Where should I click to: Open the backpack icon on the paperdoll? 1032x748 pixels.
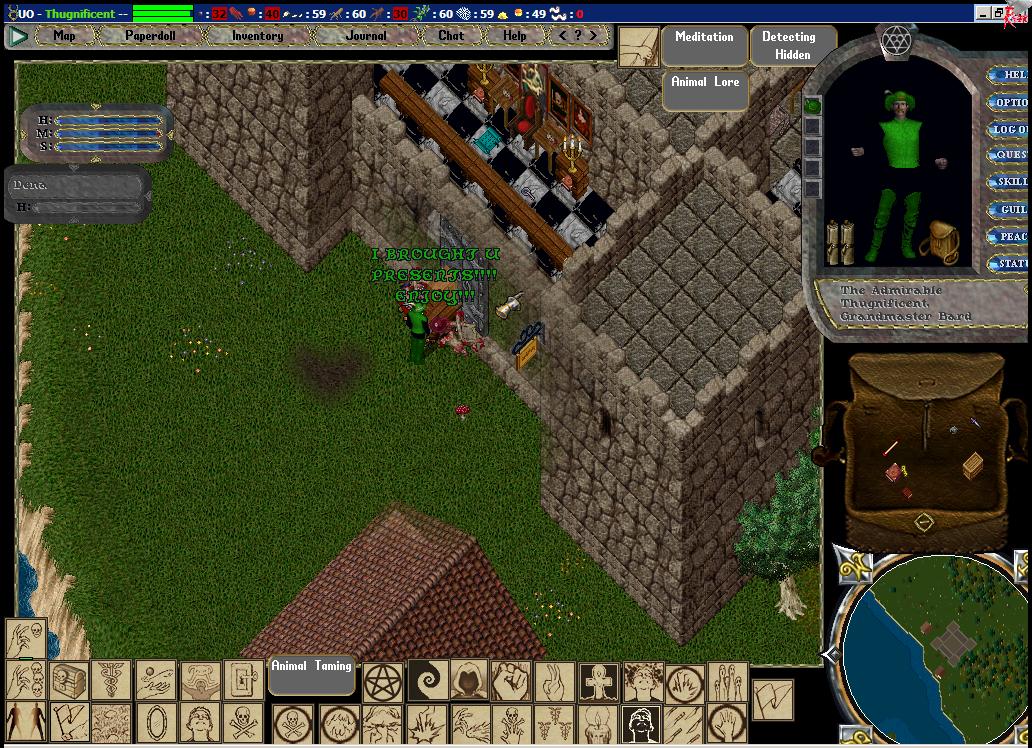tap(941, 241)
